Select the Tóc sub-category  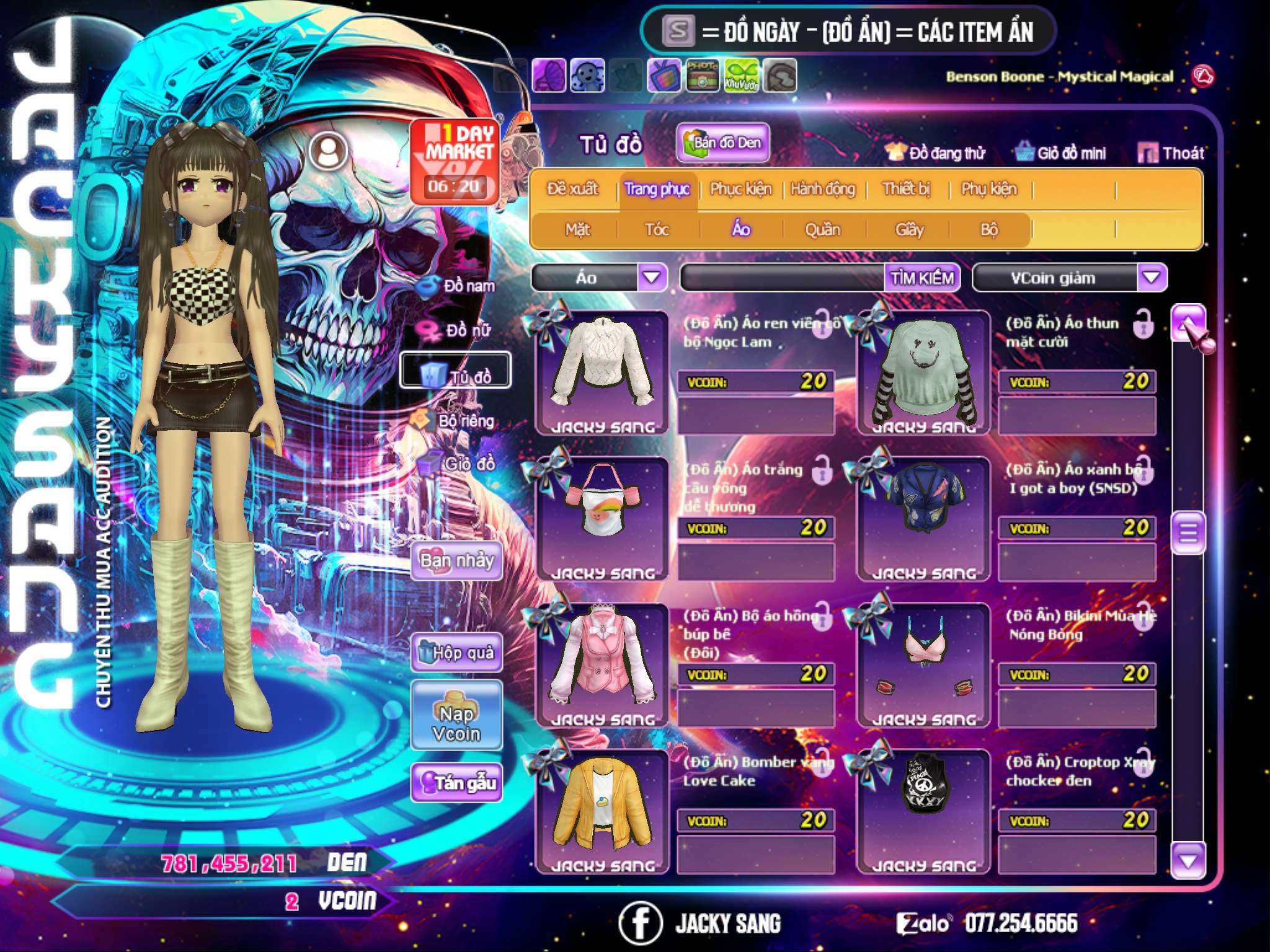(x=657, y=230)
